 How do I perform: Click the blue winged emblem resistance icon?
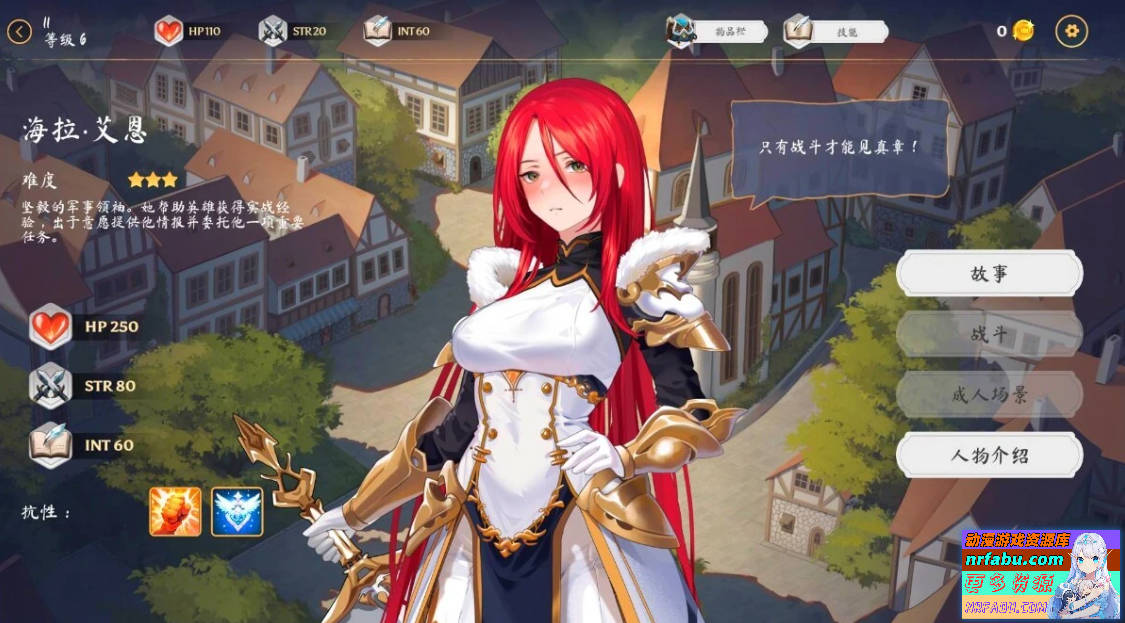(237, 512)
